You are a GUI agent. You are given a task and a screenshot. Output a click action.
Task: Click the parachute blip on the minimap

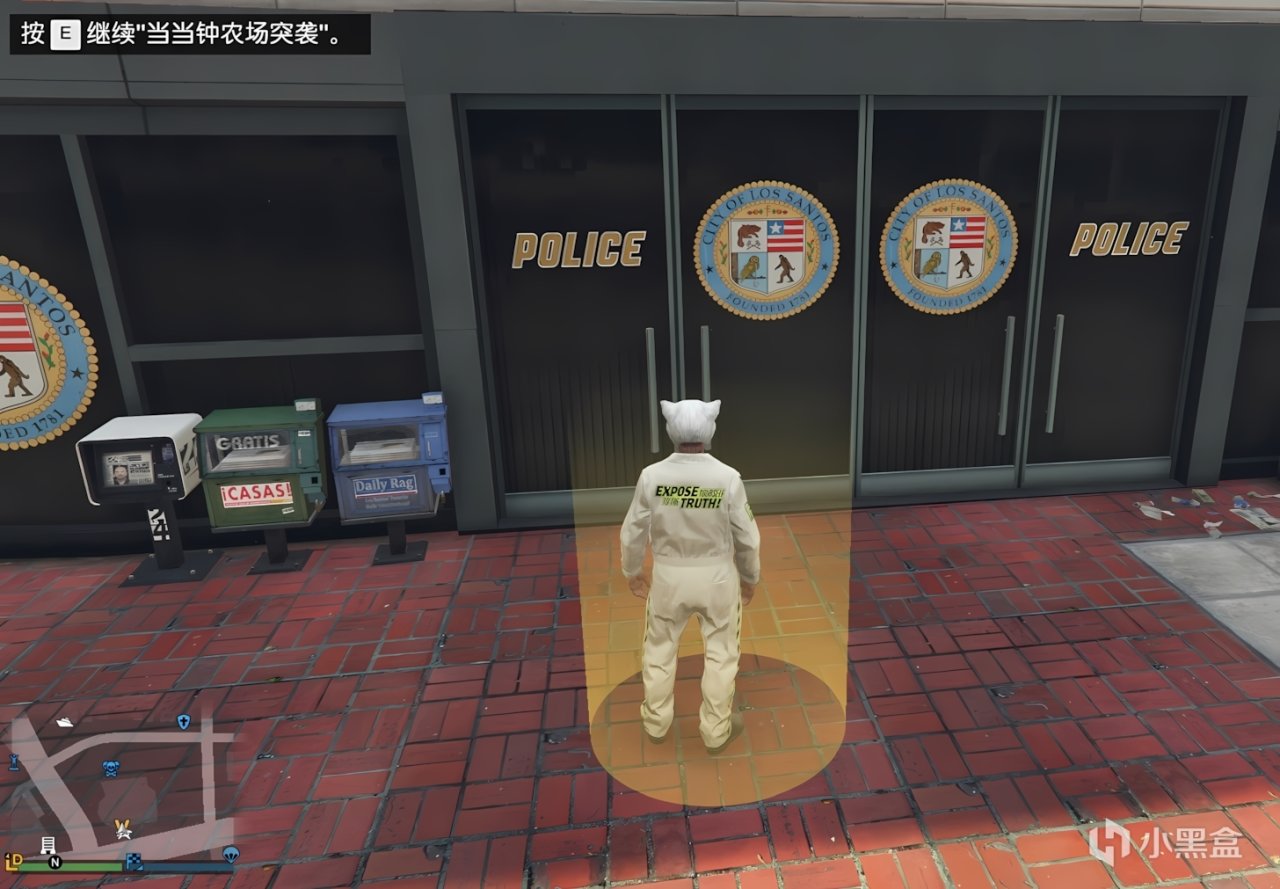(x=233, y=855)
